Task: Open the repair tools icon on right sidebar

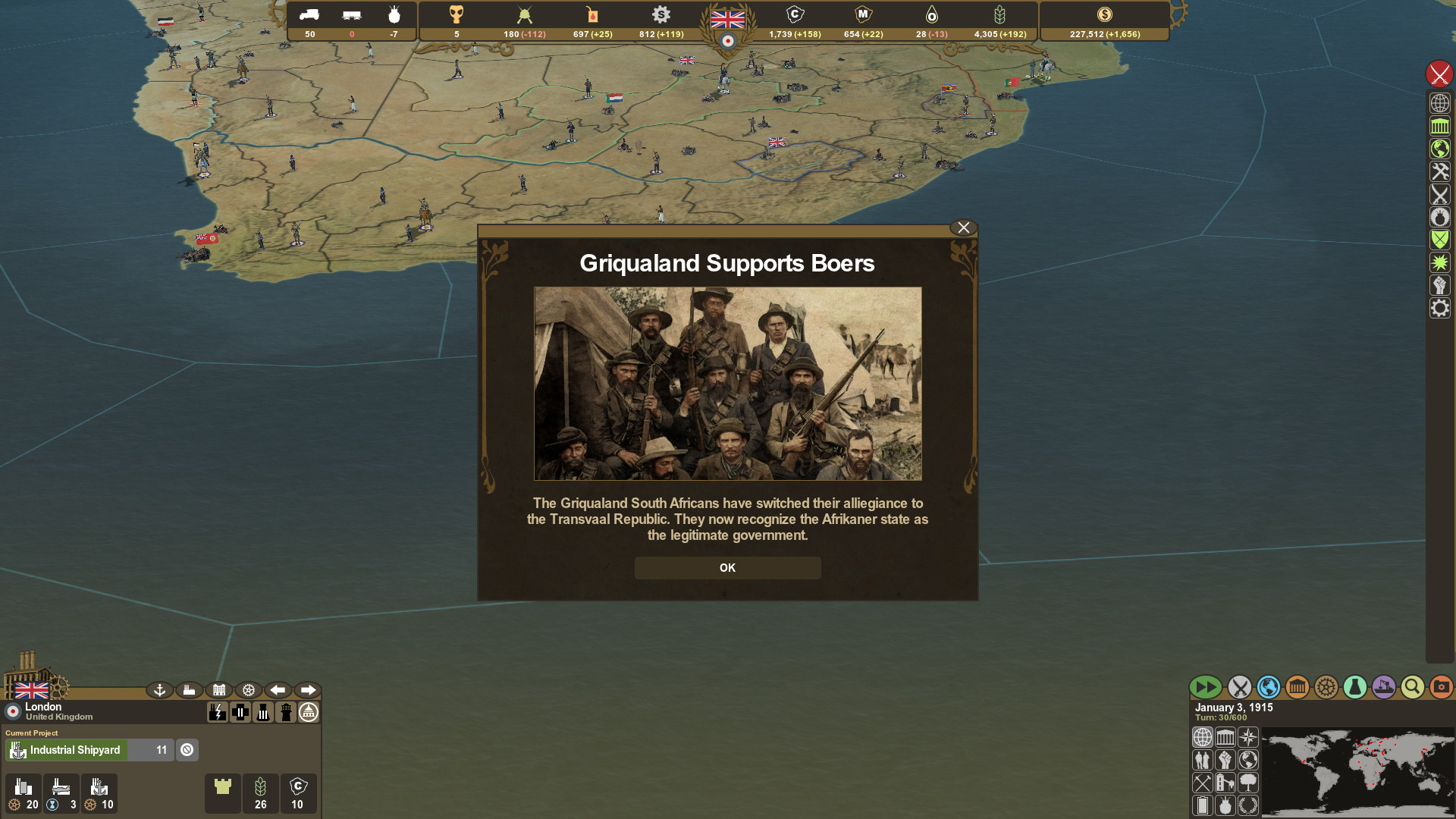Action: [x=1439, y=172]
